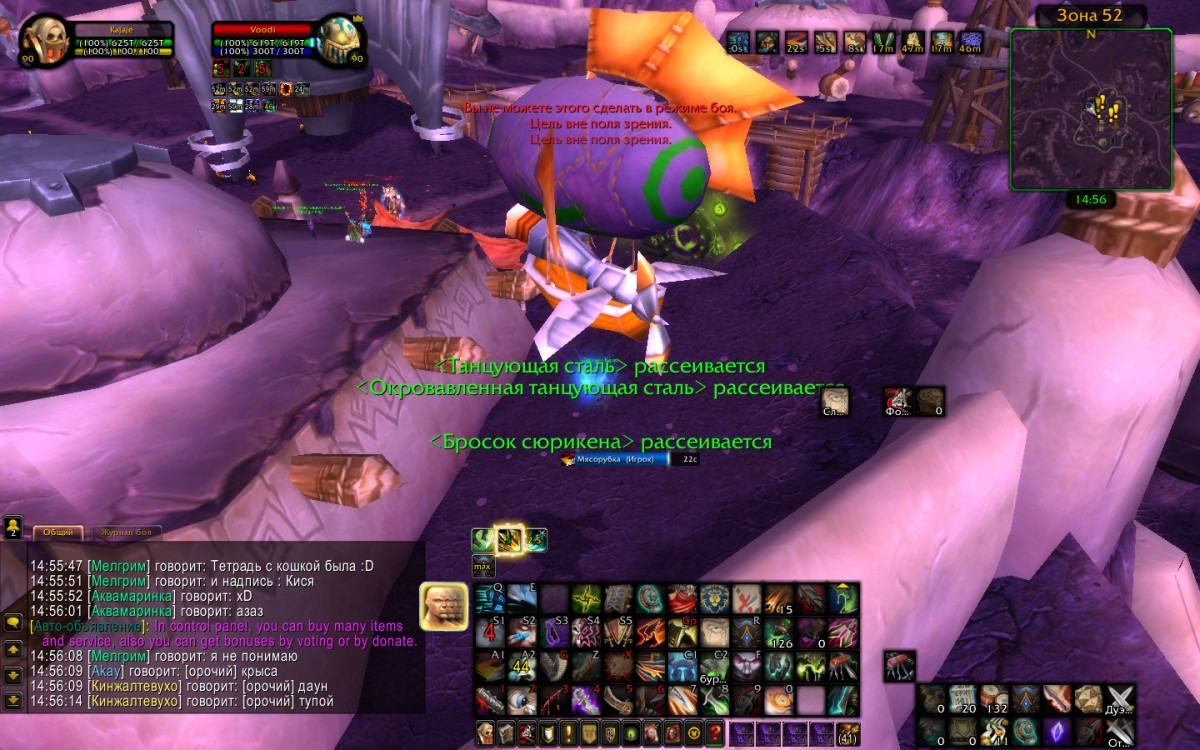Open the character info micro button
Image resolution: width=1200 pixels, height=750 pixels.
[x=486, y=732]
